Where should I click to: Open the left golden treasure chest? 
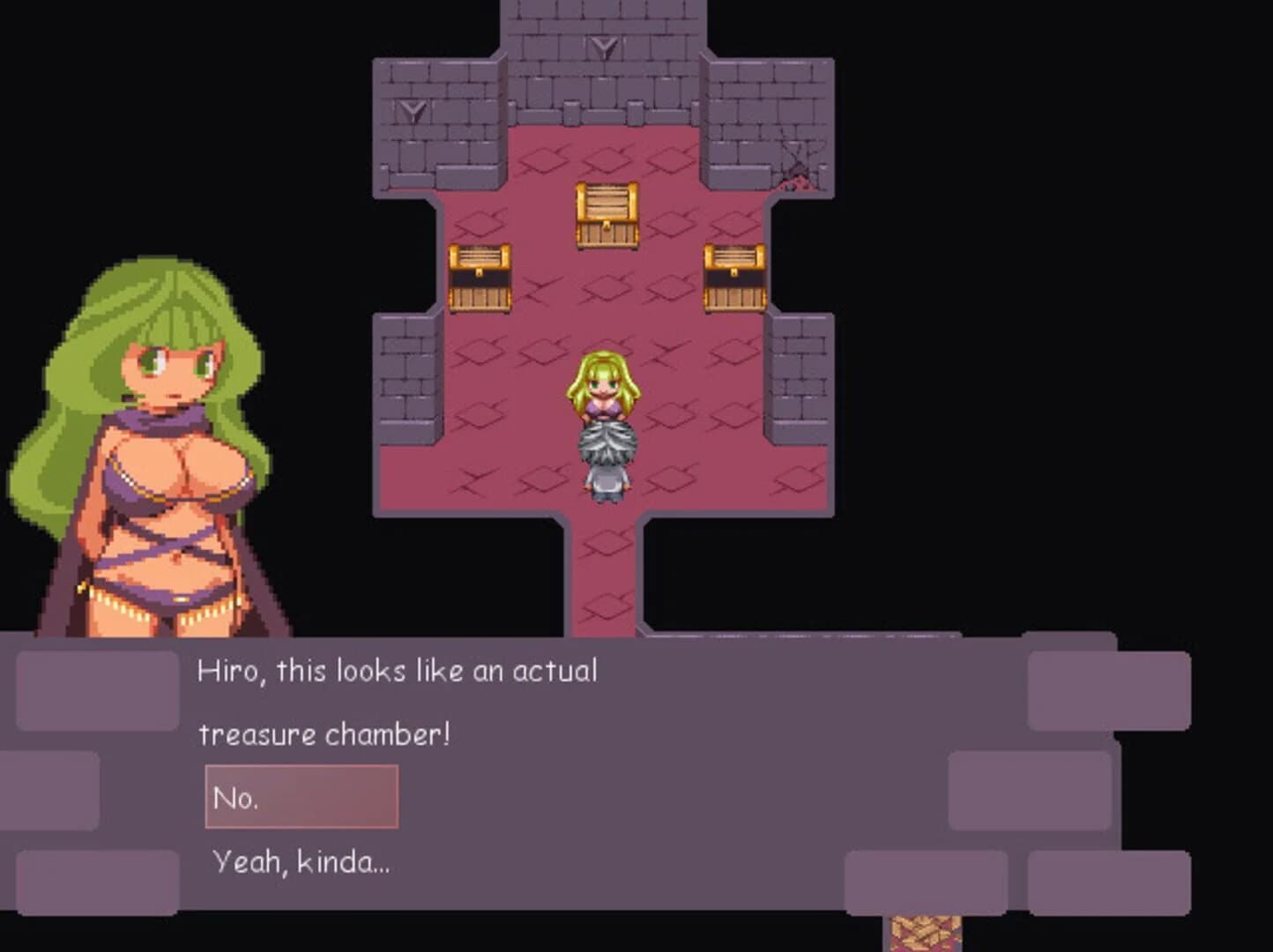[x=480, y=276]
